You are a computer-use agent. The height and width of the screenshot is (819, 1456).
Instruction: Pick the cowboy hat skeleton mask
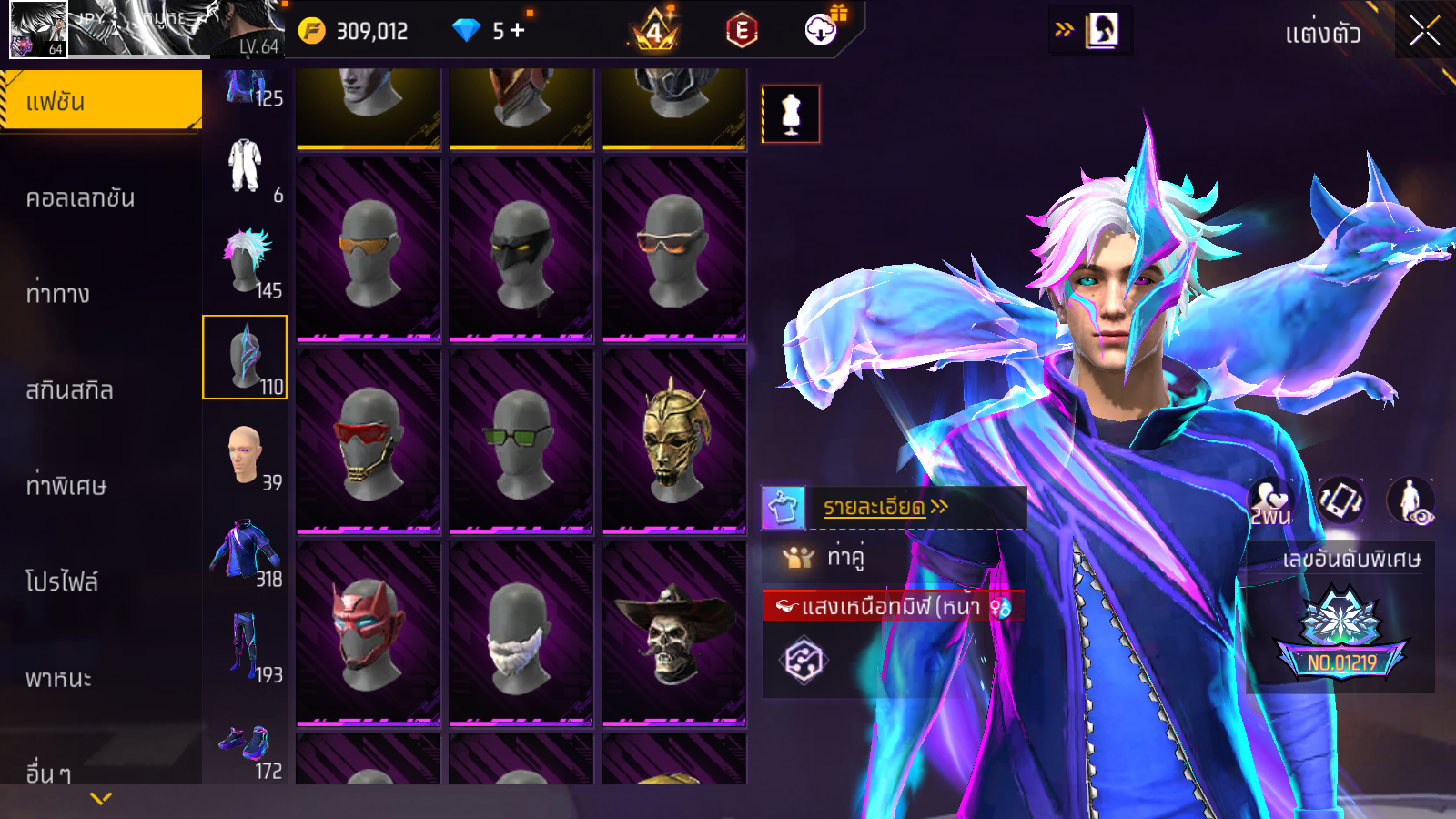pos(674,634)
